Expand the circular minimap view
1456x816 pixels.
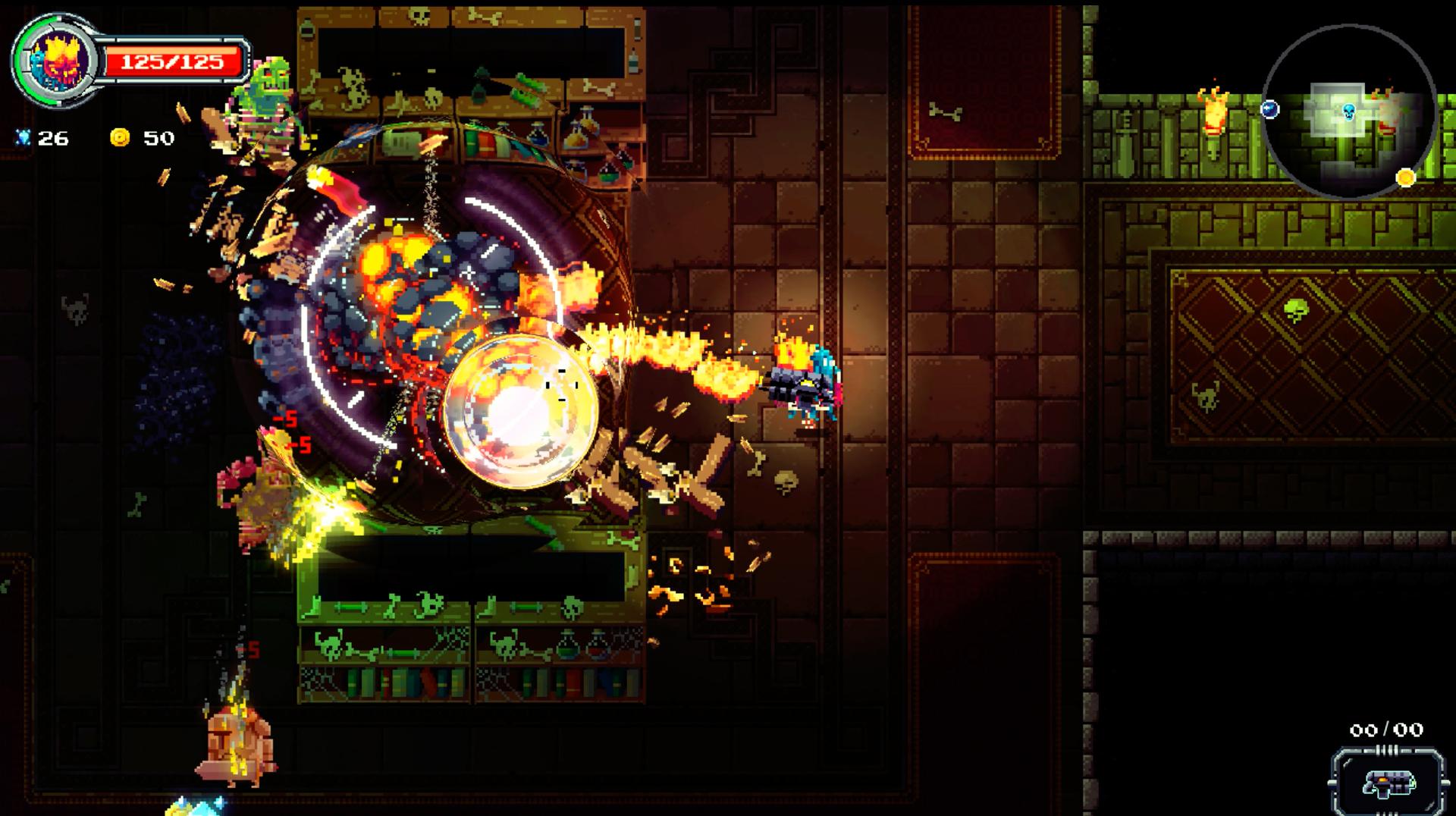tap(1350, 110)
